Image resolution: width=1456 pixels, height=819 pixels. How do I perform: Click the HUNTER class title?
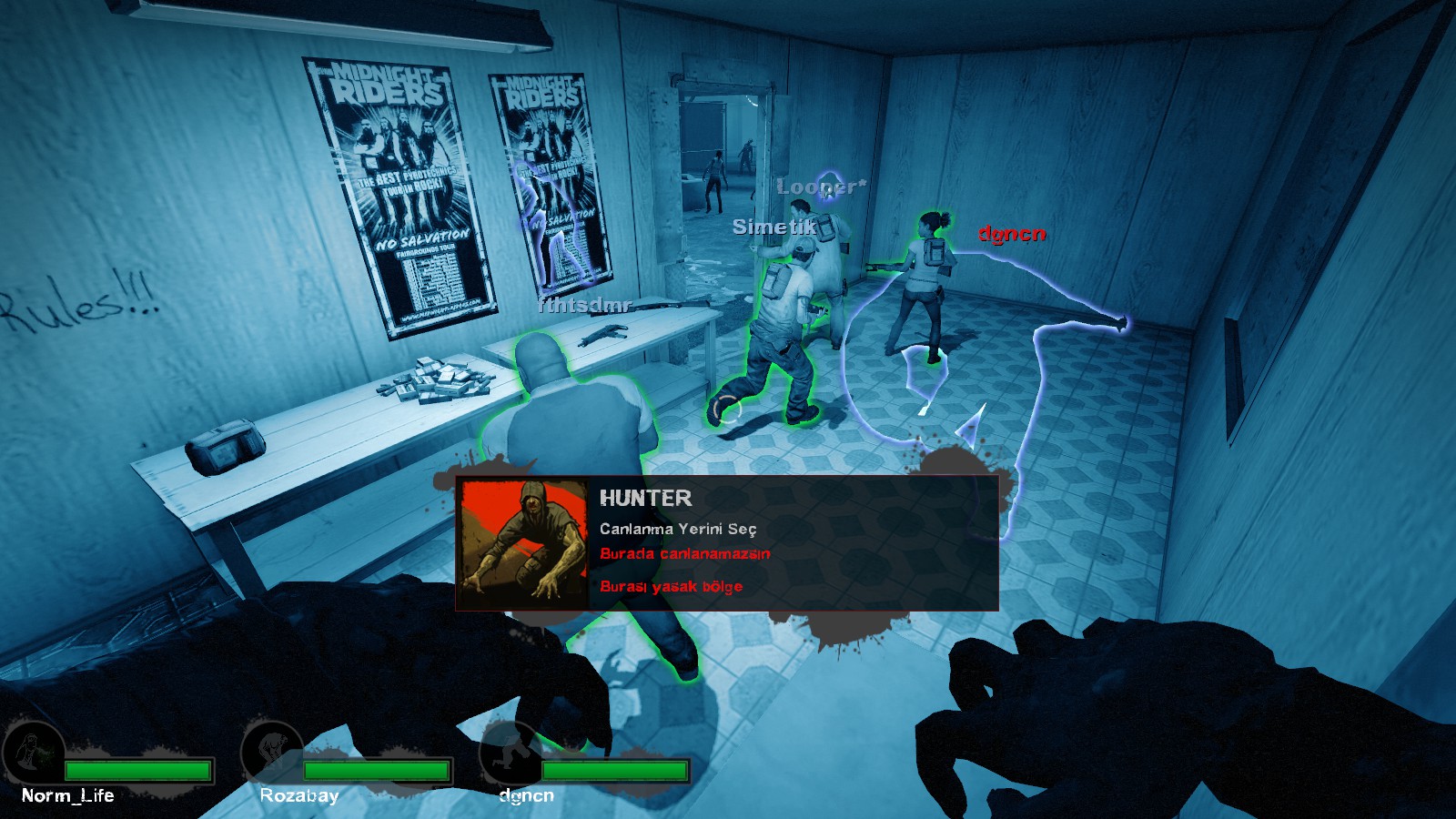coord(645,498)
